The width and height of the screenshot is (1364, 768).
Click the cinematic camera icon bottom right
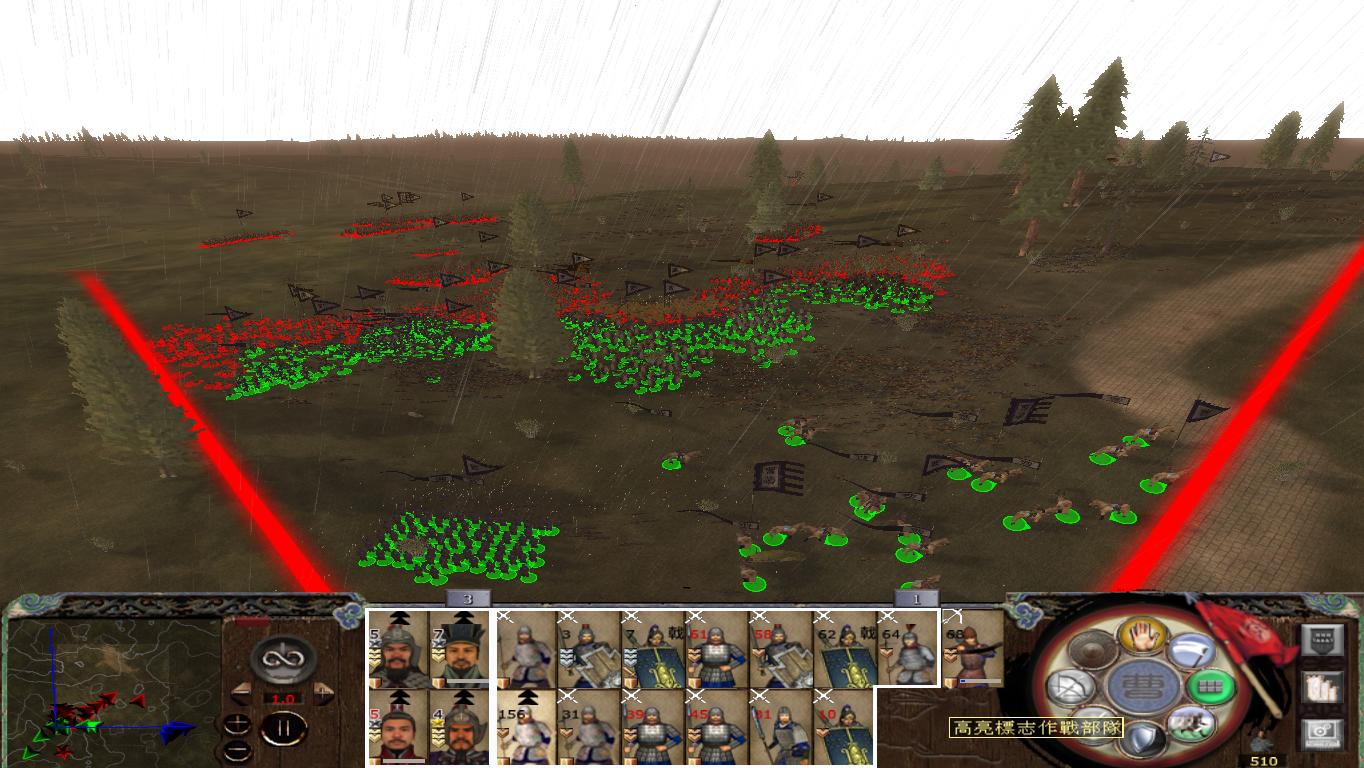click(1321, 733)
